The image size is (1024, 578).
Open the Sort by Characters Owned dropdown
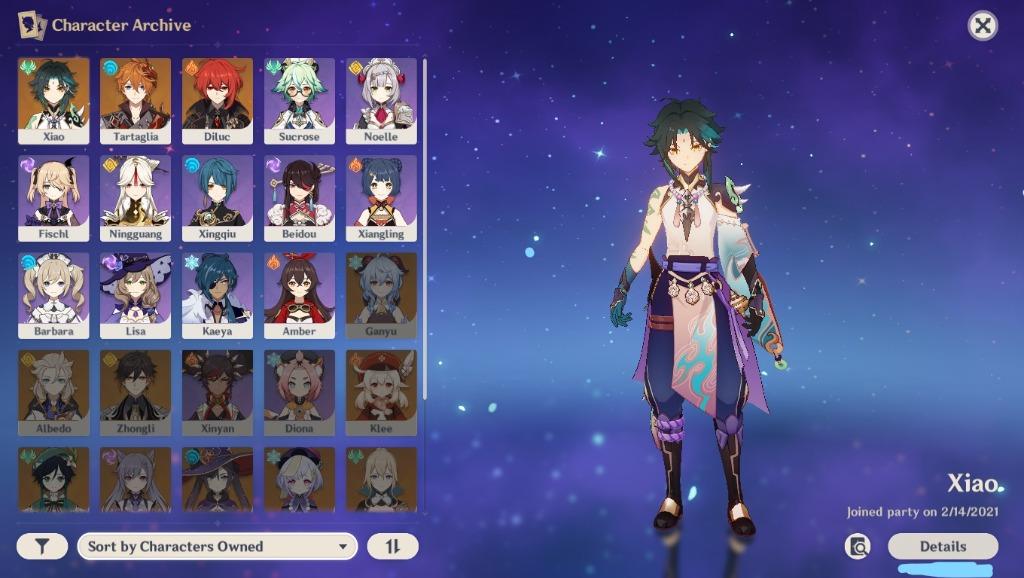pyautogui.click(x=217, y=546)
